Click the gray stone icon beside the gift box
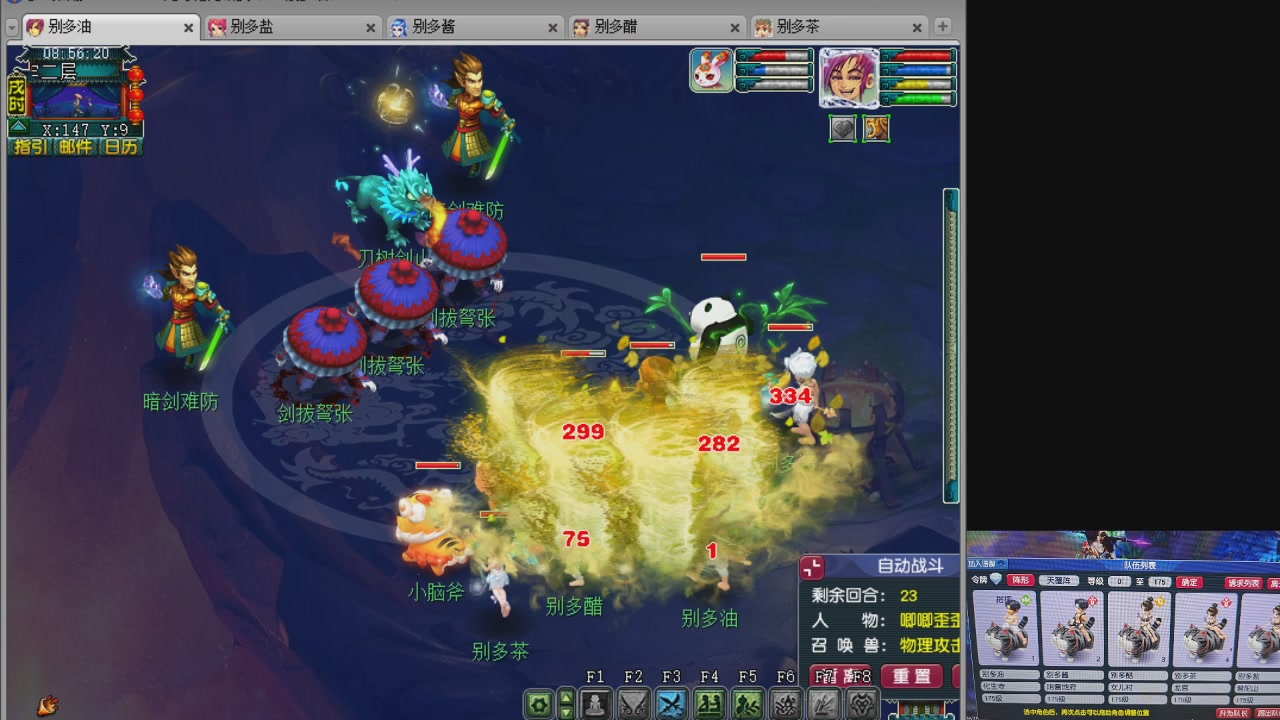 843,128
